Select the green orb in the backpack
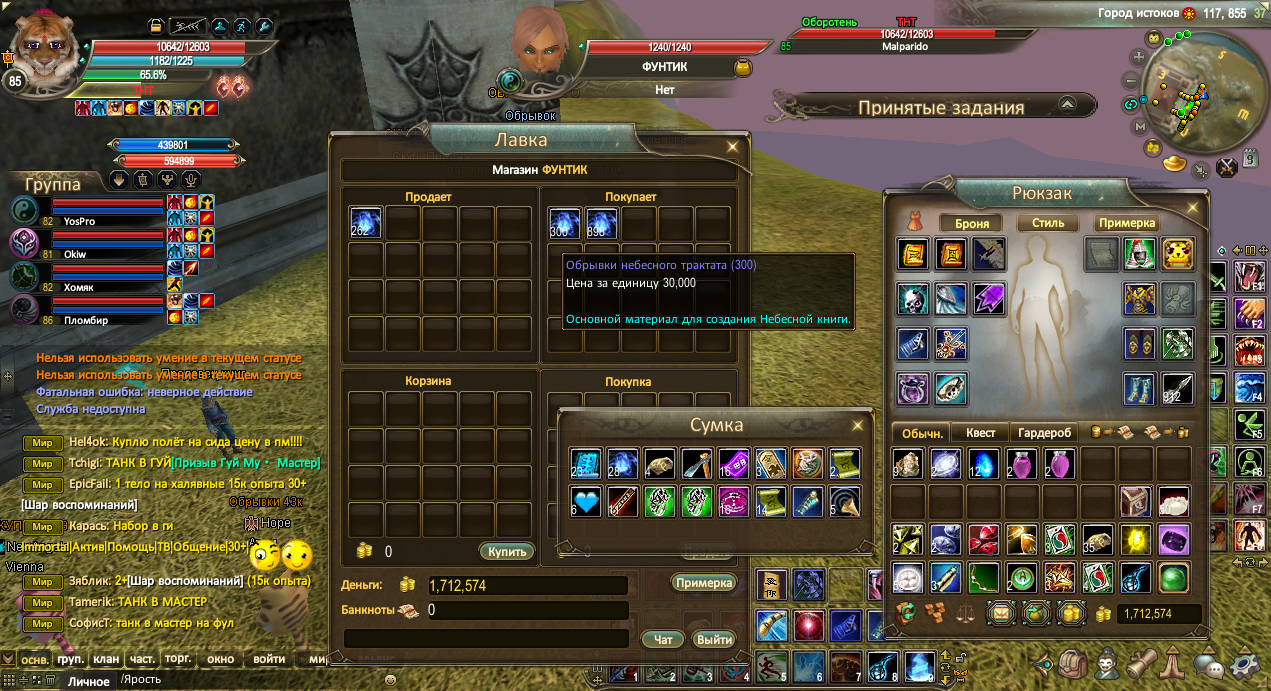The image size is (1271, 691). 1173,578
